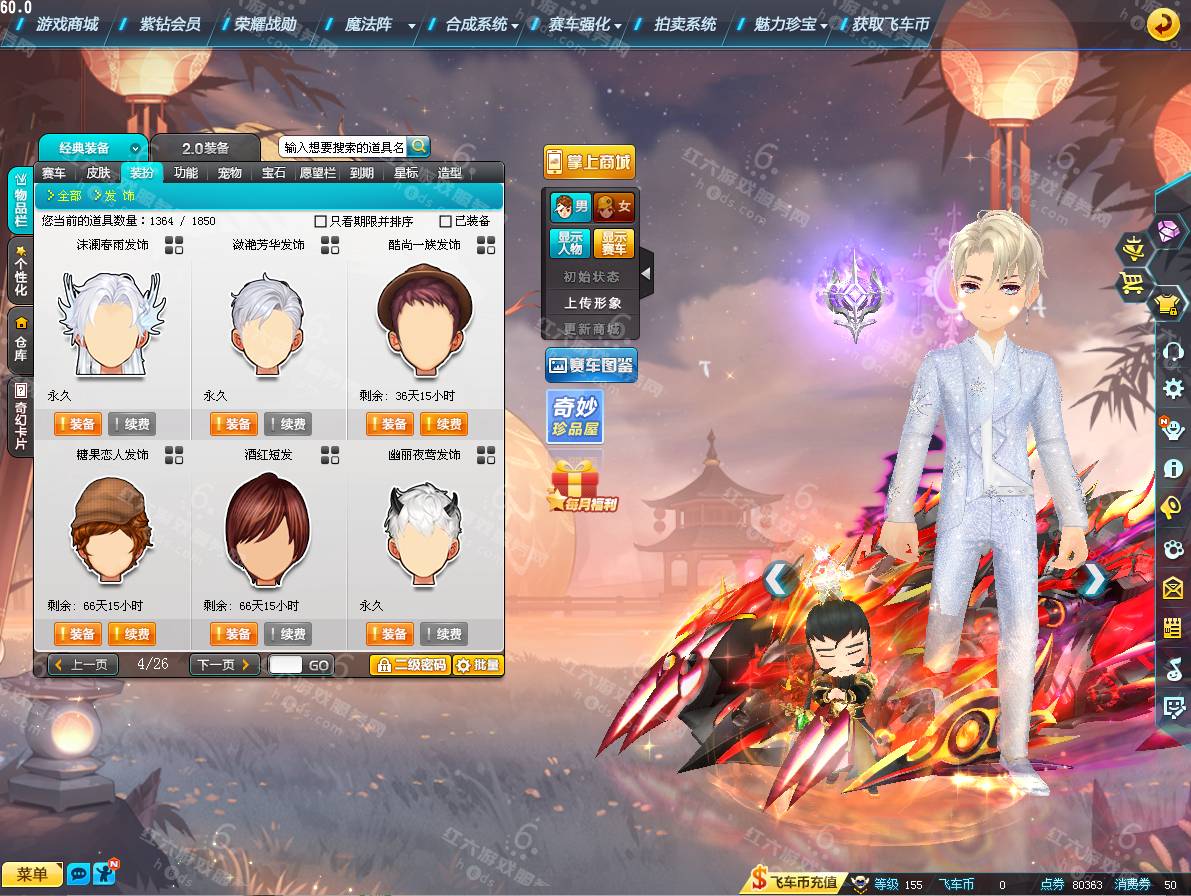
Task: Open the 游戏商城 shop menu
Action: (x=67, y=24)
